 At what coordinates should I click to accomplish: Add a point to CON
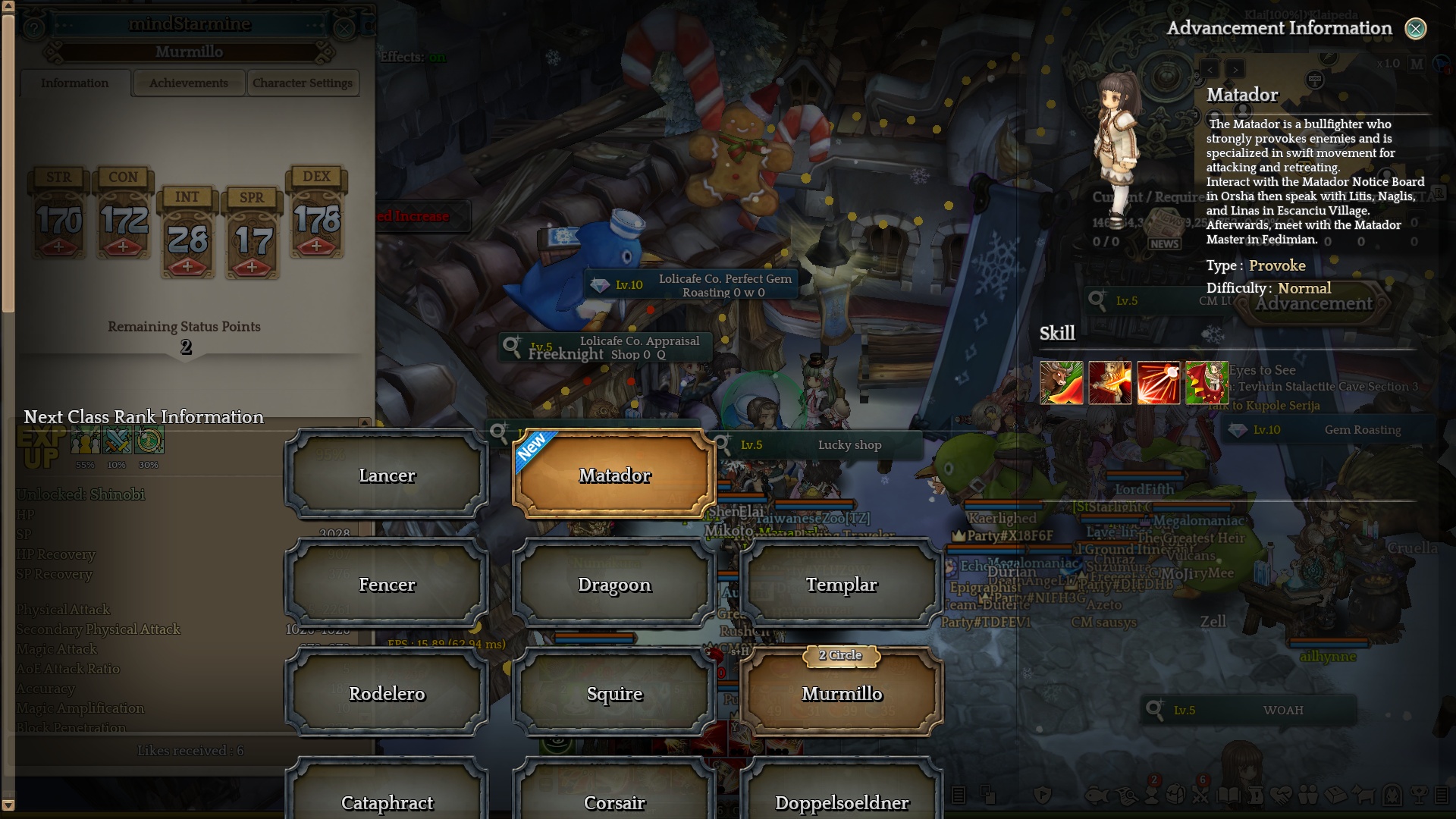pos(124,246)
